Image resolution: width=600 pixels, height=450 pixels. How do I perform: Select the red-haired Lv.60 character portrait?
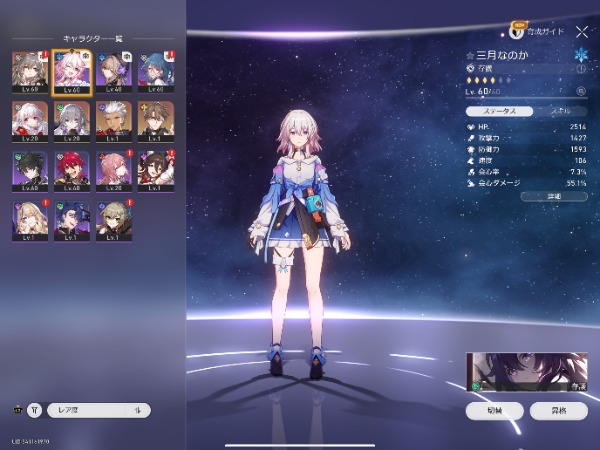pyautogui.click(x=70, y=171)
